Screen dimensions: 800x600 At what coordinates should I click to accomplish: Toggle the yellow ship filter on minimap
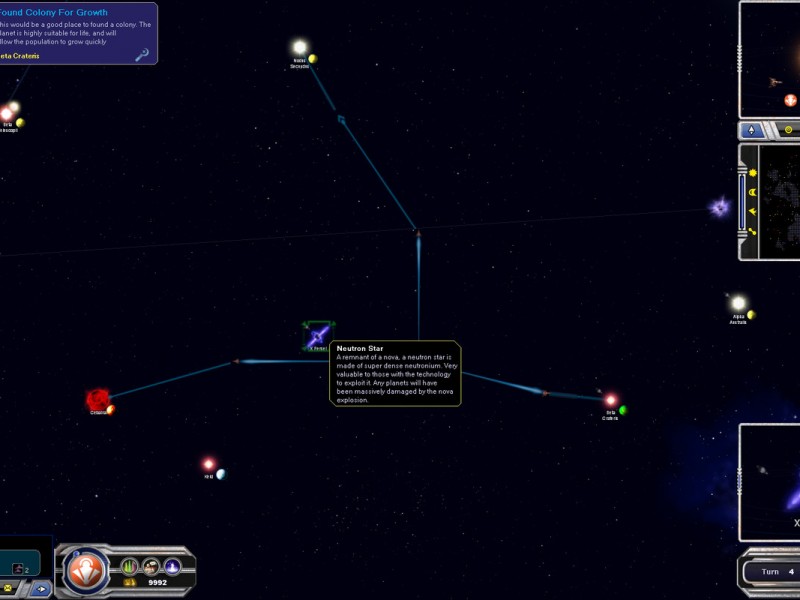coord(750,211)
